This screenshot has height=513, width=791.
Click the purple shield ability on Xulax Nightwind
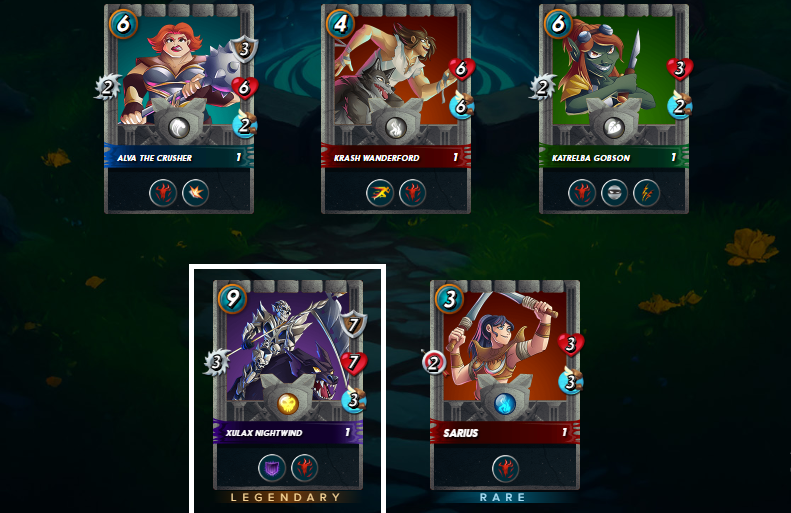click(272, 467)
